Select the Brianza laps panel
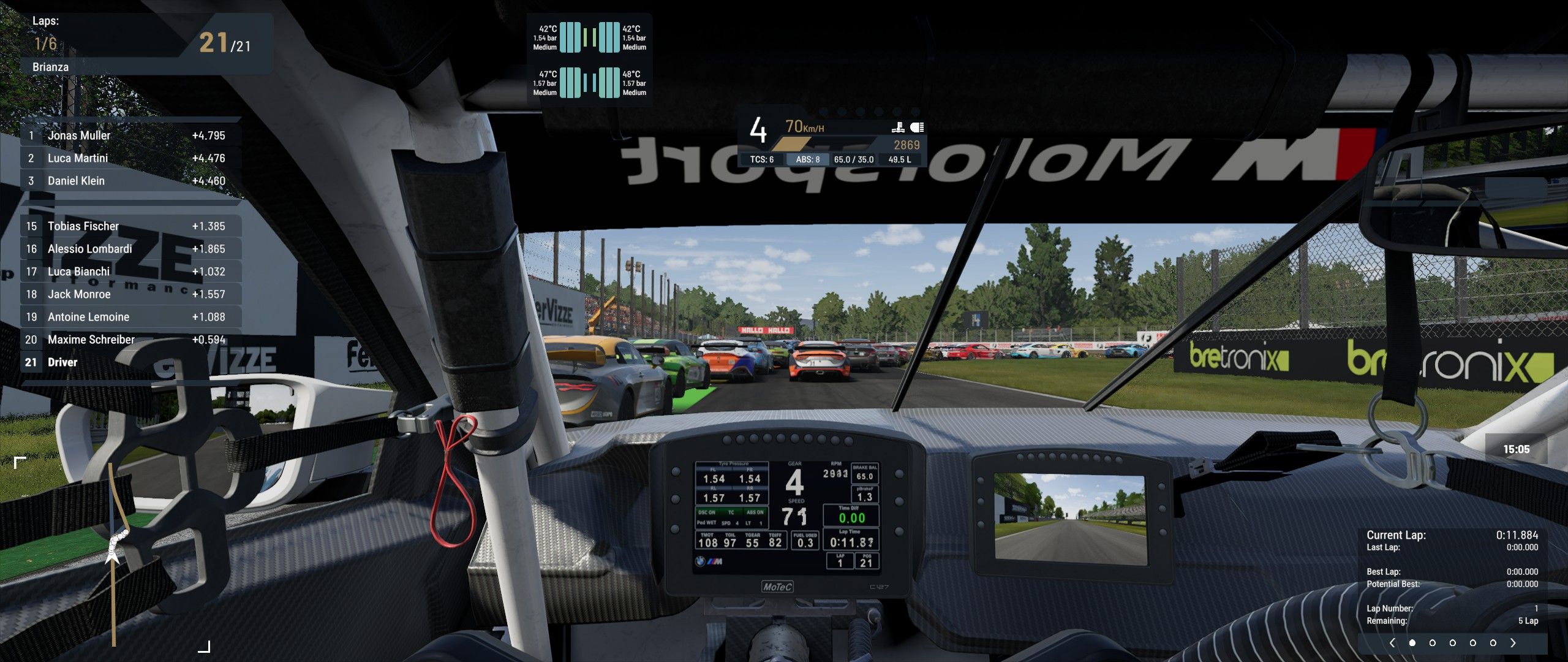Screen dimensions: 1568x662 click(145, 44)
